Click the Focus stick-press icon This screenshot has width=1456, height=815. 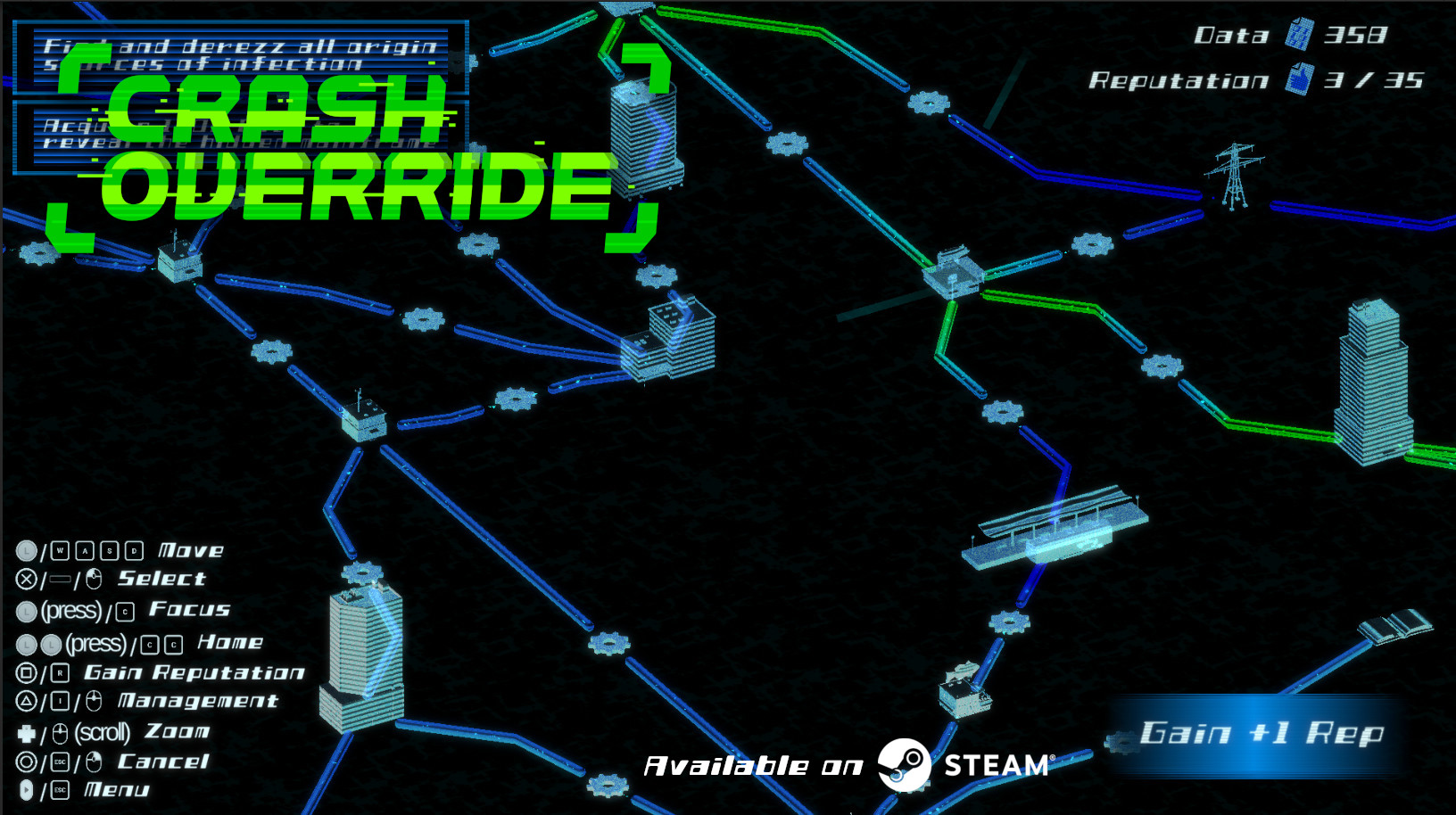(x=27, y=610)
